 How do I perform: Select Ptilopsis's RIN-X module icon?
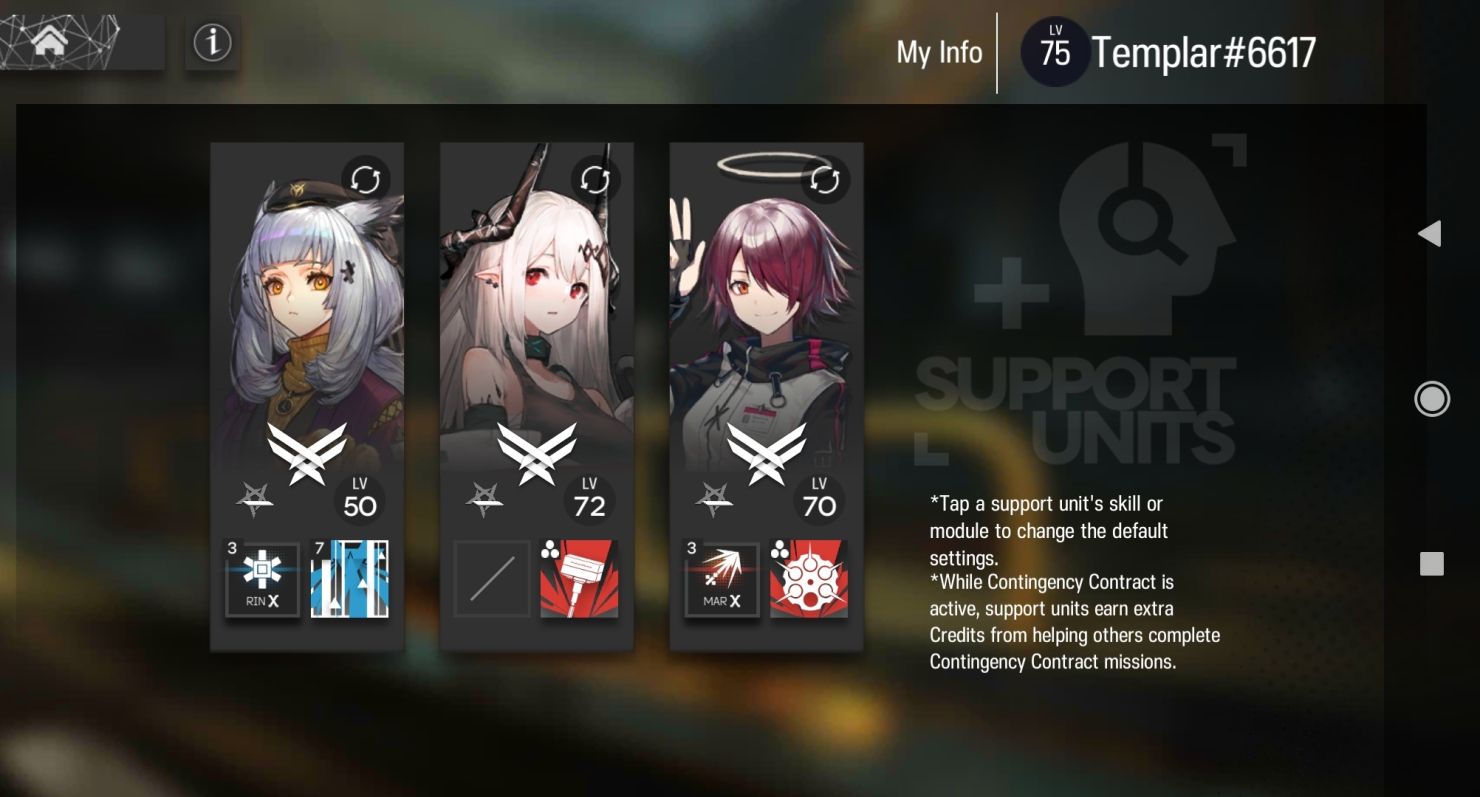(x=262, y=579)
